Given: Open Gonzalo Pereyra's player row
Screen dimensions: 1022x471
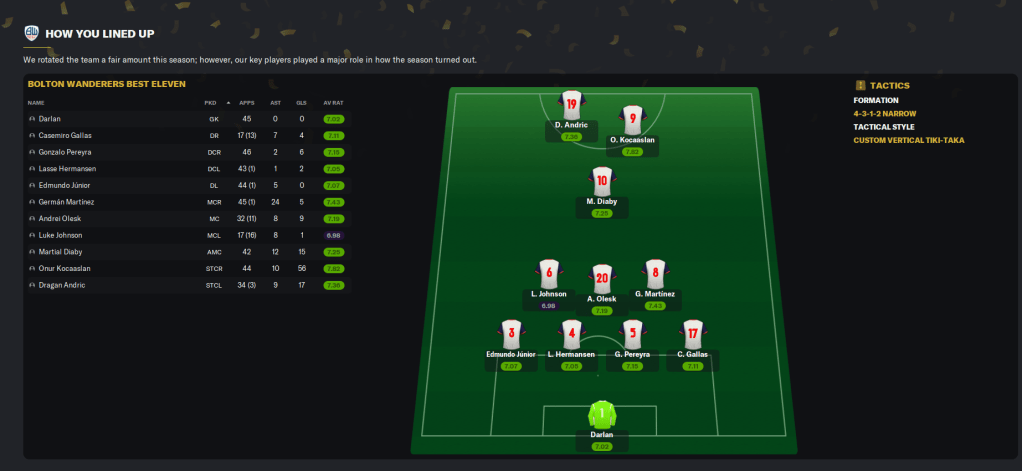Looking at the screenshot, I should (65, 152).
